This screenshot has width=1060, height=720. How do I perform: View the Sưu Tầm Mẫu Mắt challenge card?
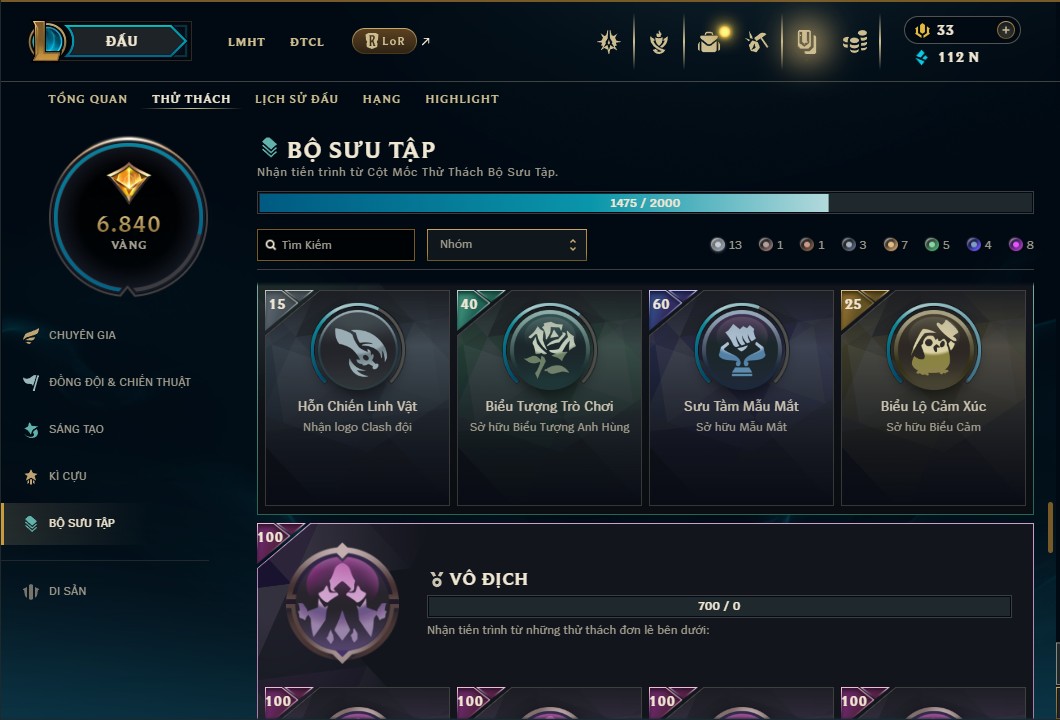pyautogui.click(x=741, y=397)
